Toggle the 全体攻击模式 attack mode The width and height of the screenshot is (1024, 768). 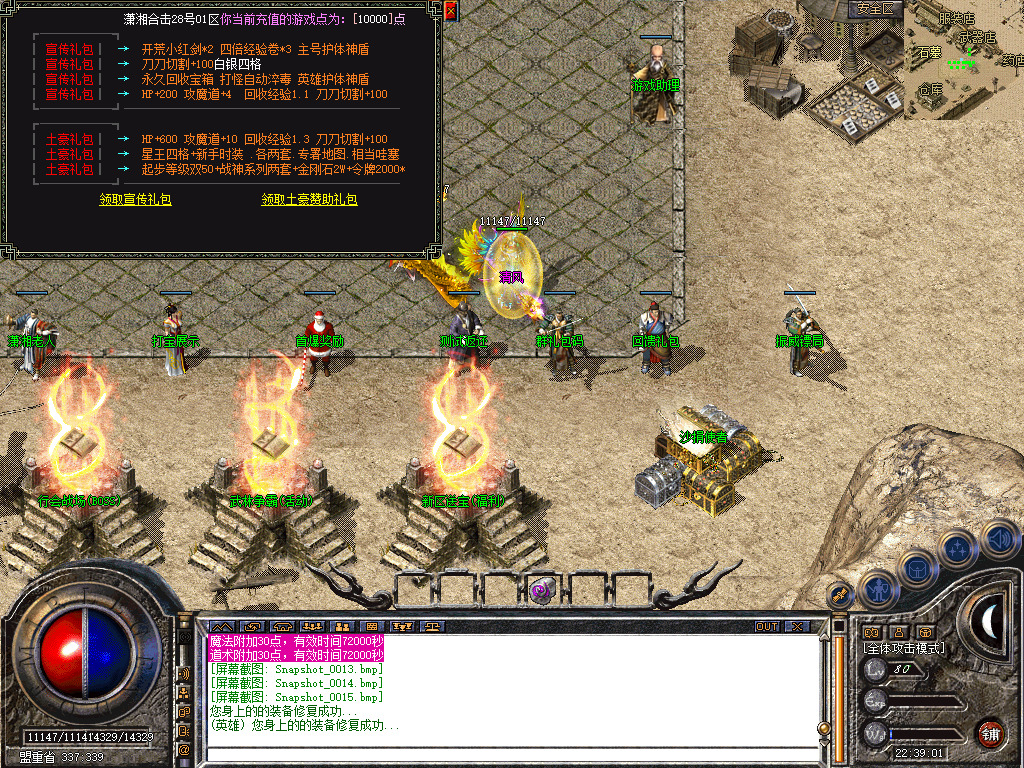coord(904,648)
